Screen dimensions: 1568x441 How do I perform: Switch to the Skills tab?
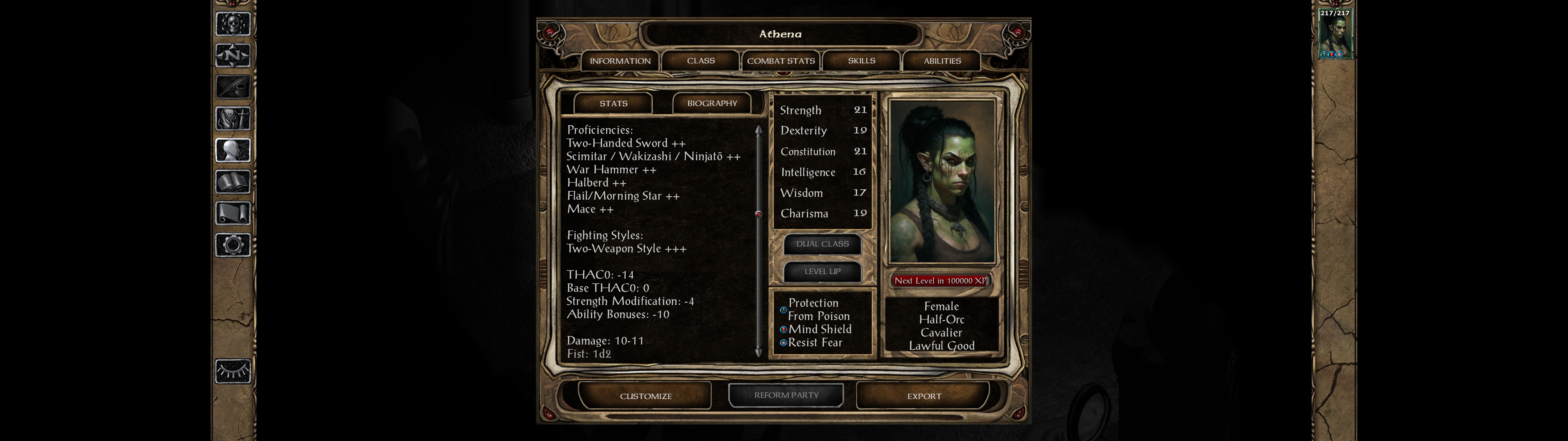coord(861,61)
